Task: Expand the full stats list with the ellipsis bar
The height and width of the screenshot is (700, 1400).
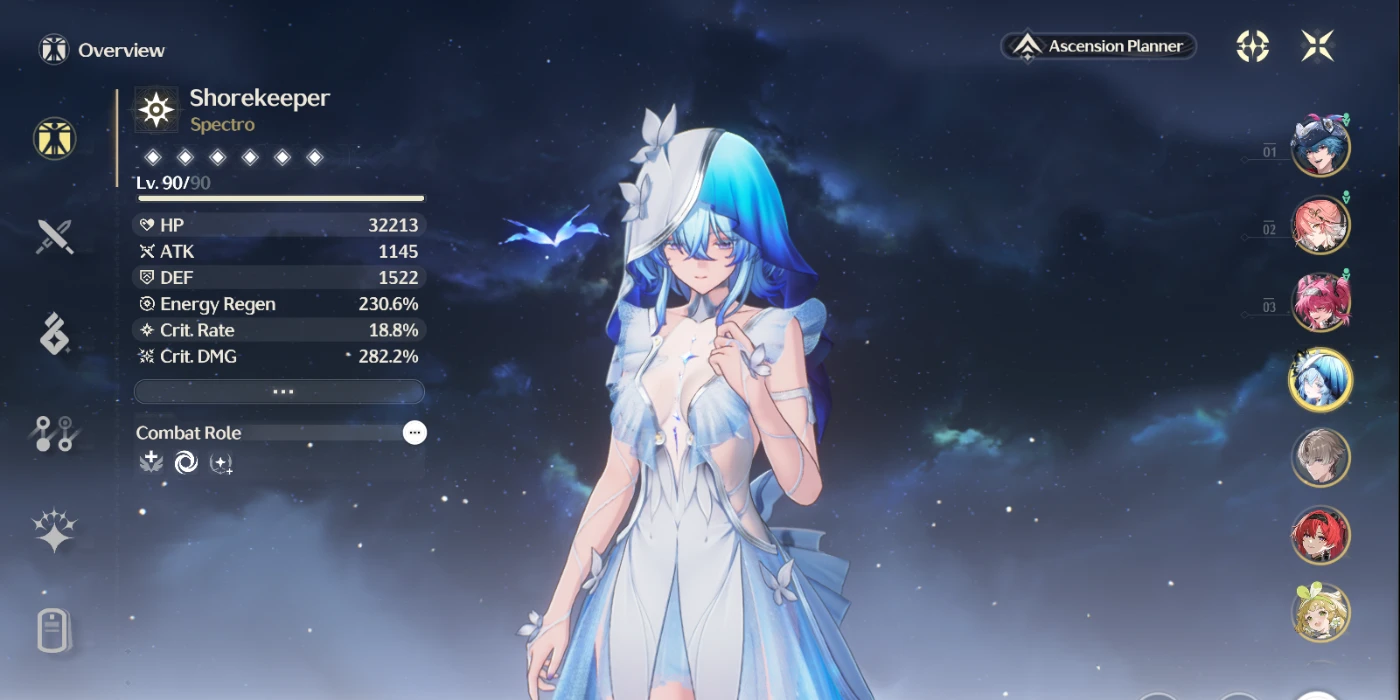Action: pyautogui.click(x=279, y=391)
